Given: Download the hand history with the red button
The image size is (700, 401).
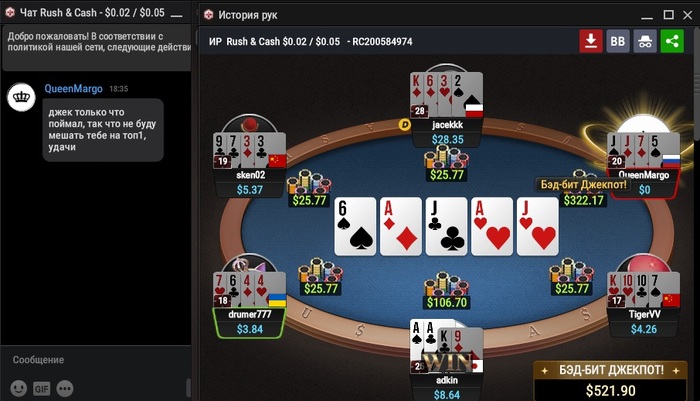Looking at the screenshot, I should tap(590, 41).
